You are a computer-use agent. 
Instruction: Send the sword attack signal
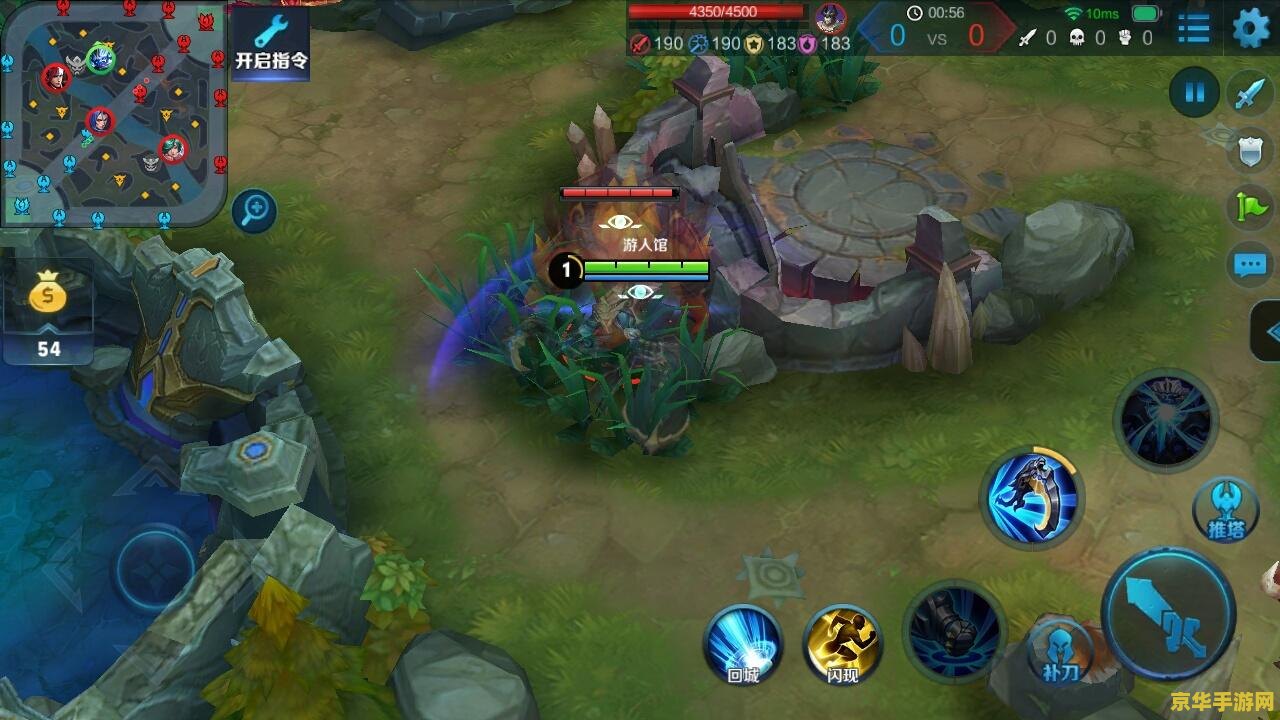[1250, 94]
